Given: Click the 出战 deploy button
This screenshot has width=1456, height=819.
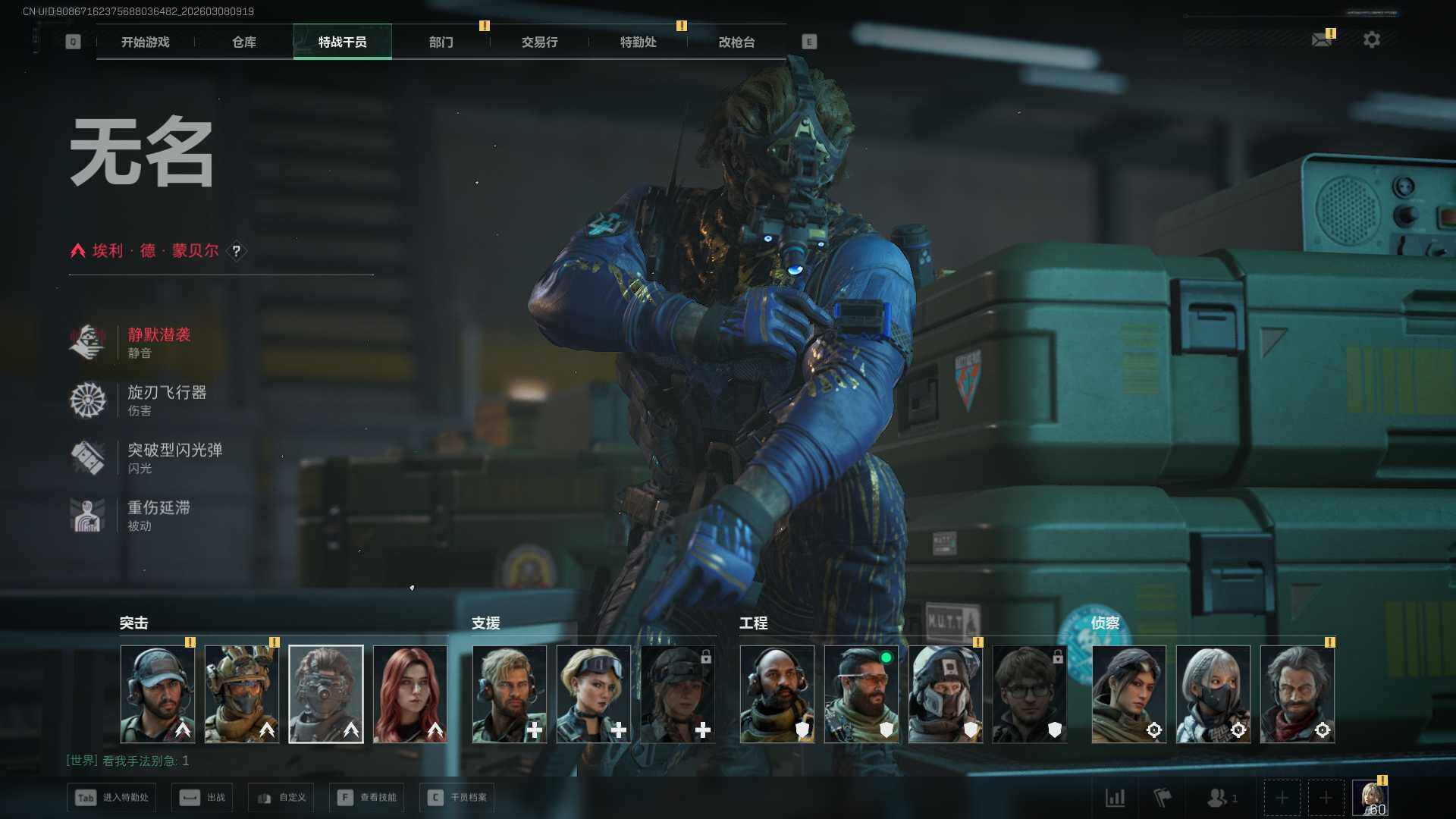Looking at the screenshot, I should coord(202,798).
